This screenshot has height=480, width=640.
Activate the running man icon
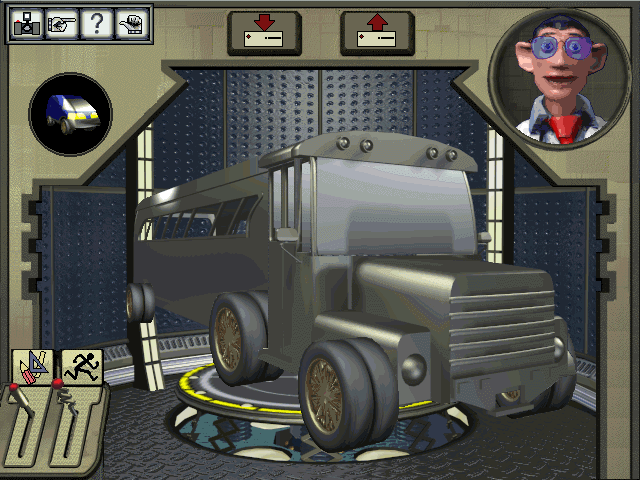80,367
